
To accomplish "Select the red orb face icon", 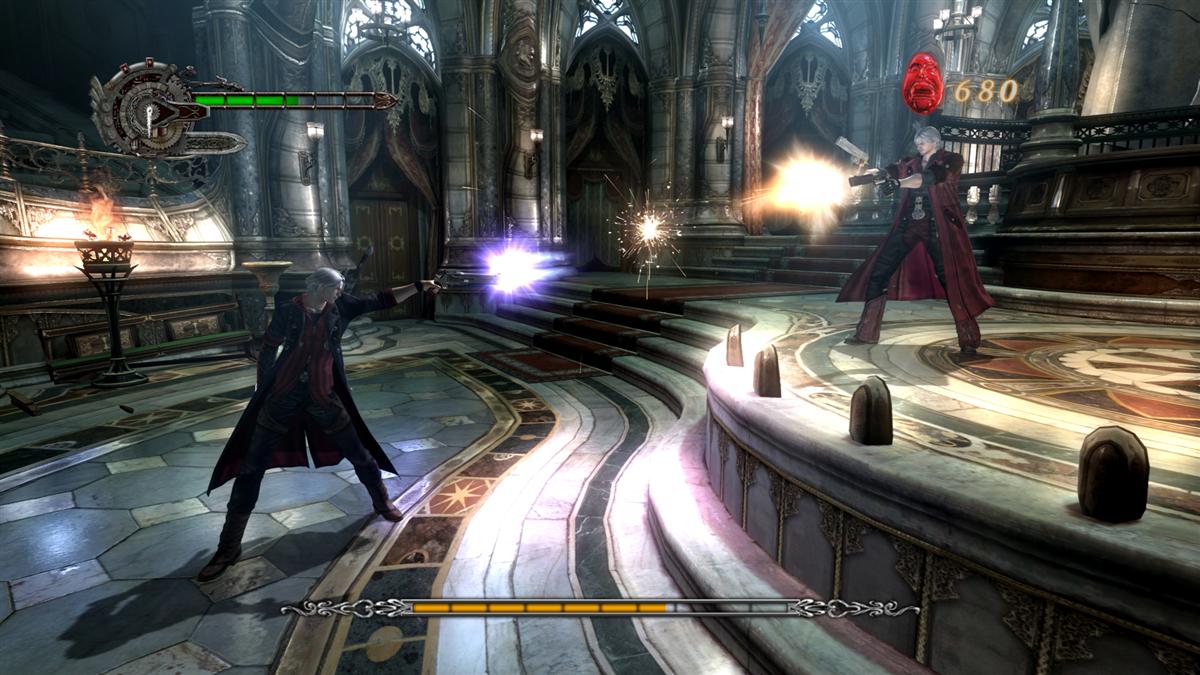I will tap(922, 83).
